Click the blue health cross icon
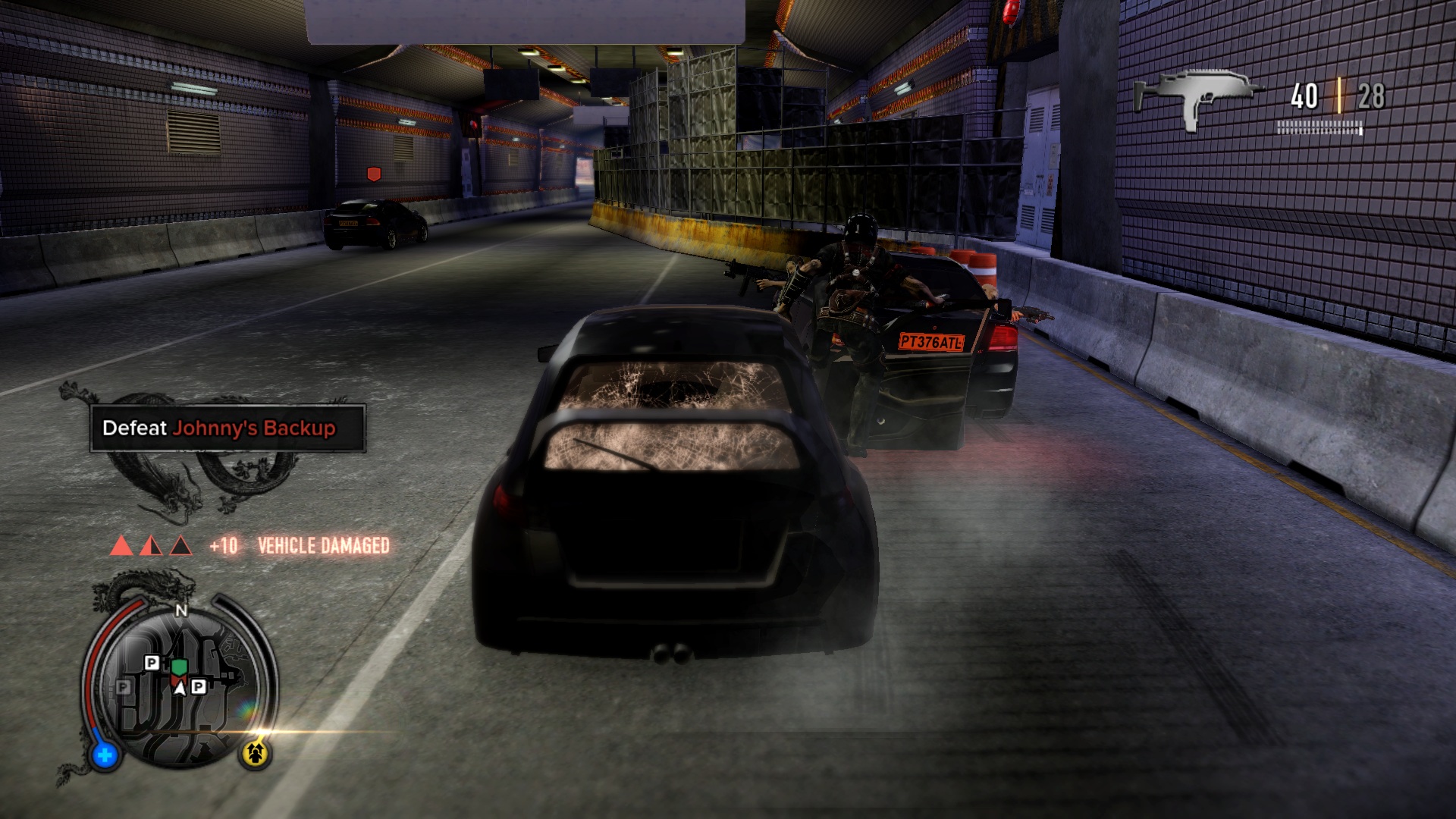This screenshot has height=819, width=1456. pyautogui.click(x=105, y=755)
